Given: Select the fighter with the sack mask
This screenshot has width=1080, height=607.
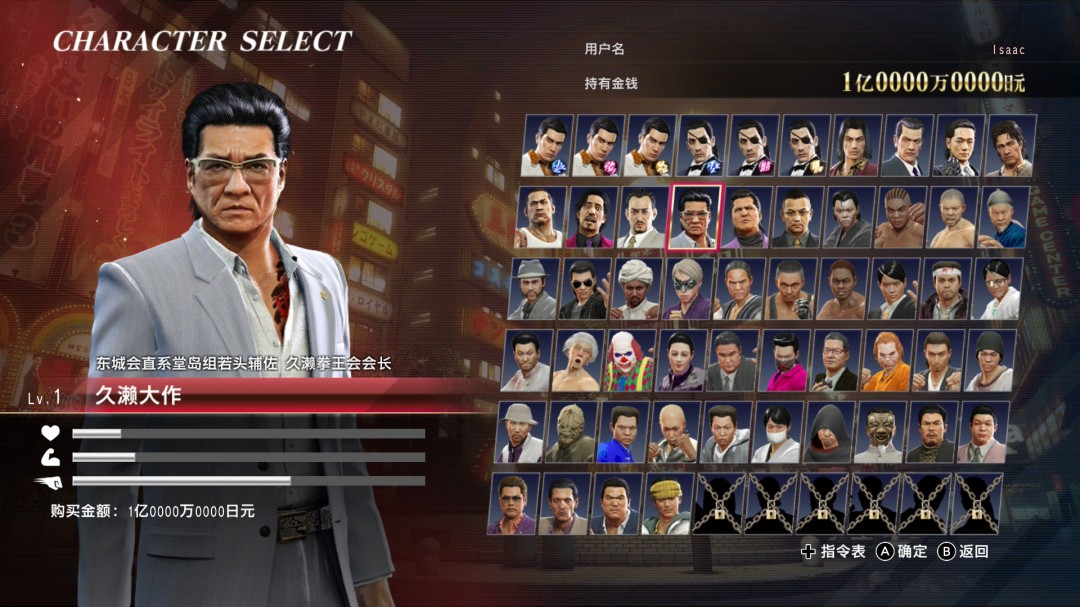Looking at the screenshot, I should [x=571, y=433].
